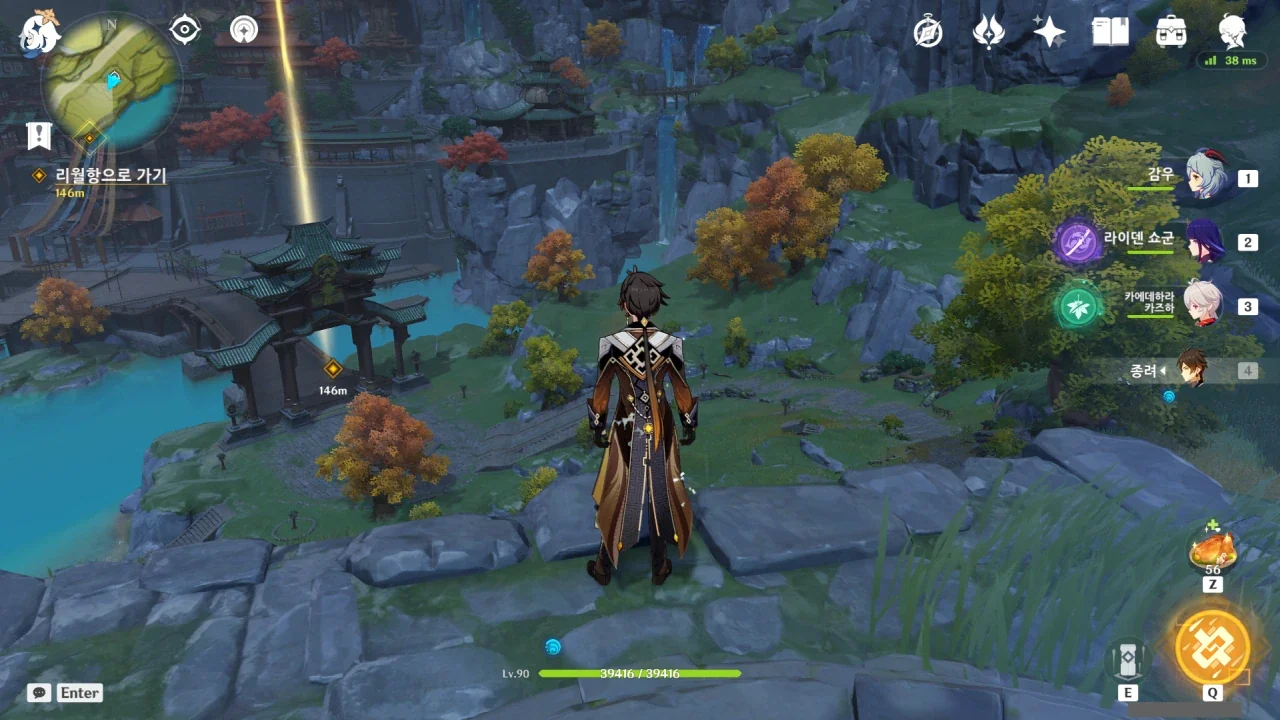Open the quest log exclamation icon
Viewport: 1280px width, 720px height.
(x=39, y=135)
